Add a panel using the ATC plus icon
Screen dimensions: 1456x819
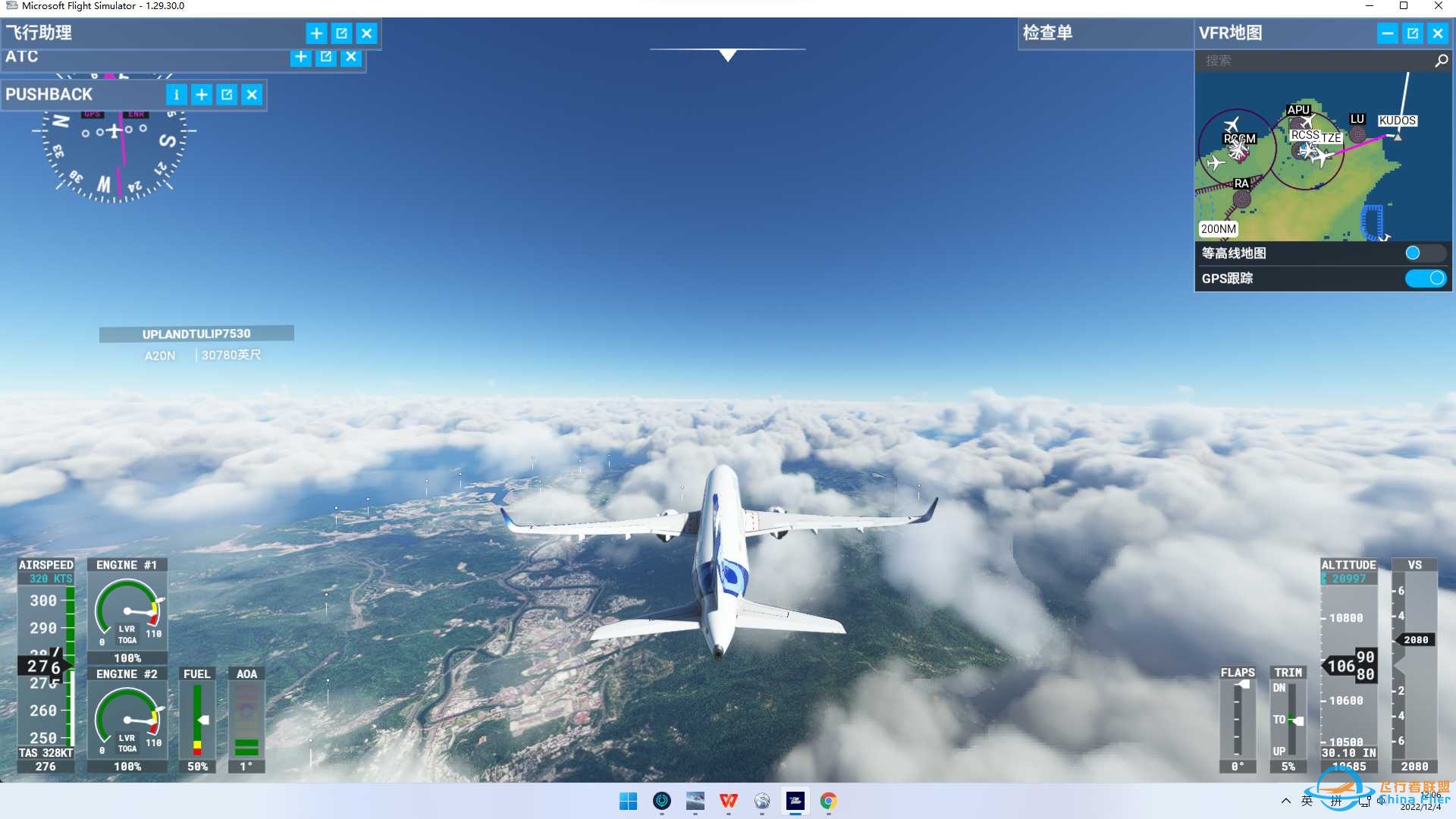(300, 57)
